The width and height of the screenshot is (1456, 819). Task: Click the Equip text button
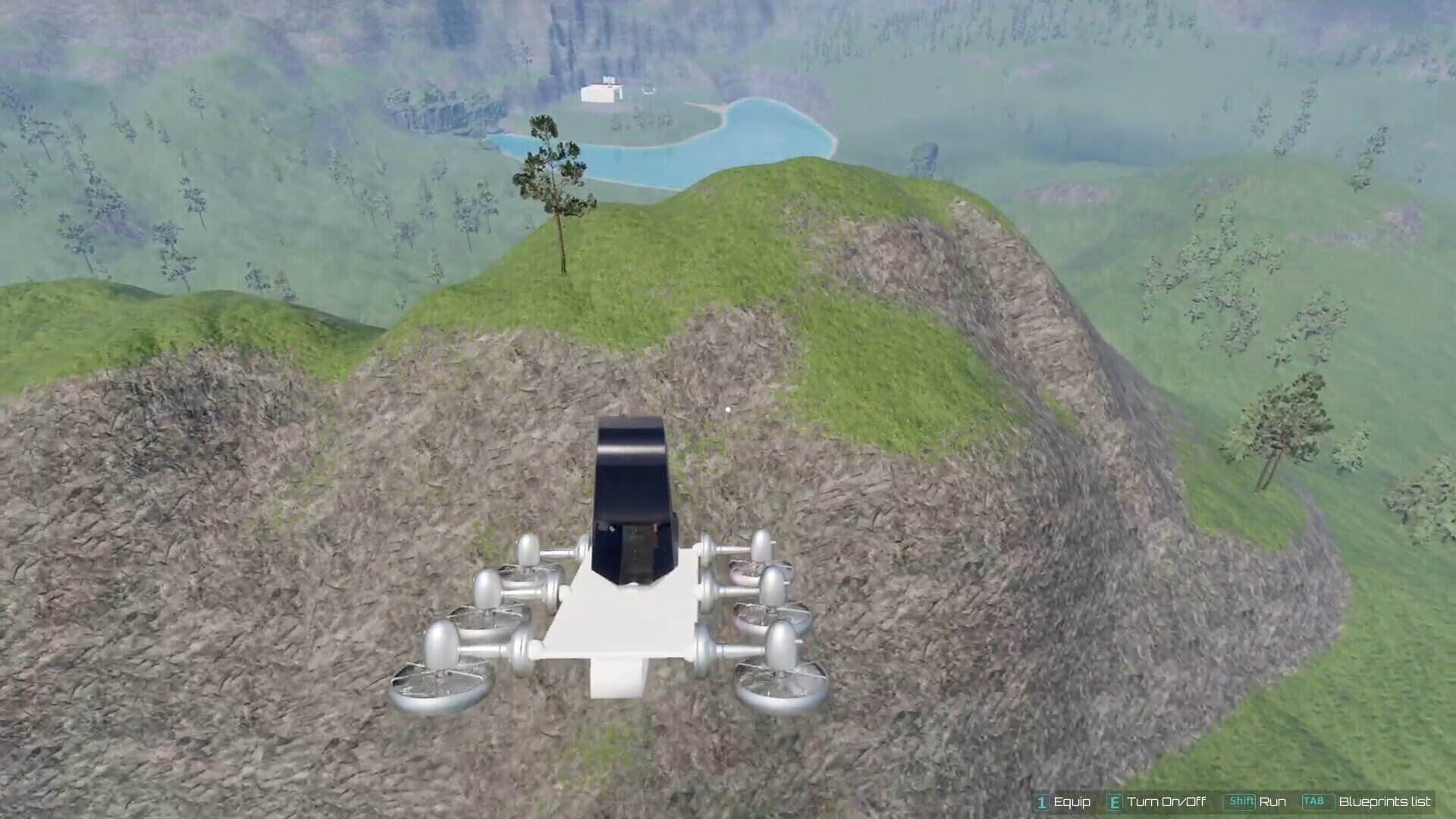(x=1072, y=802)
